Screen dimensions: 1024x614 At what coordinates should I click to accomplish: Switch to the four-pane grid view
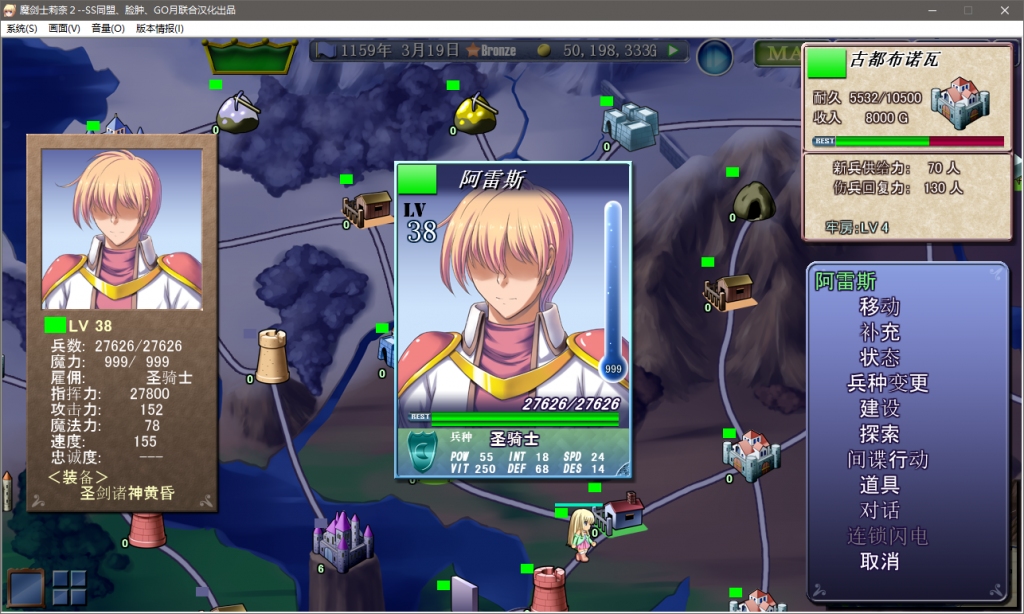point(69,587)
